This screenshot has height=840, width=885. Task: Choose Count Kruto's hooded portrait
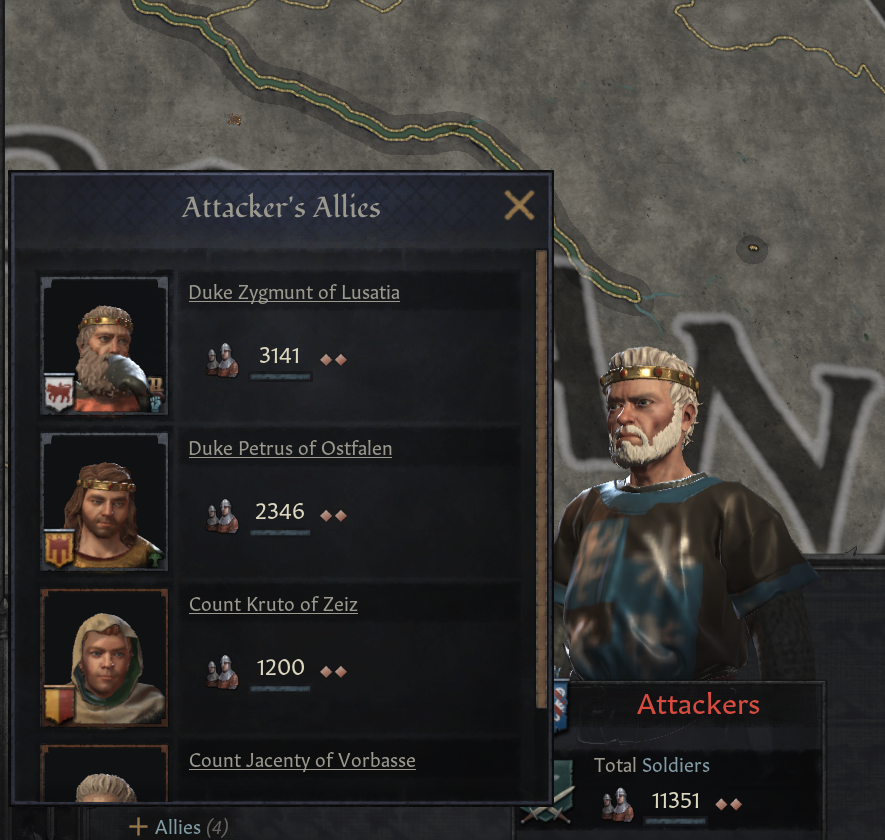coord(104,658)
